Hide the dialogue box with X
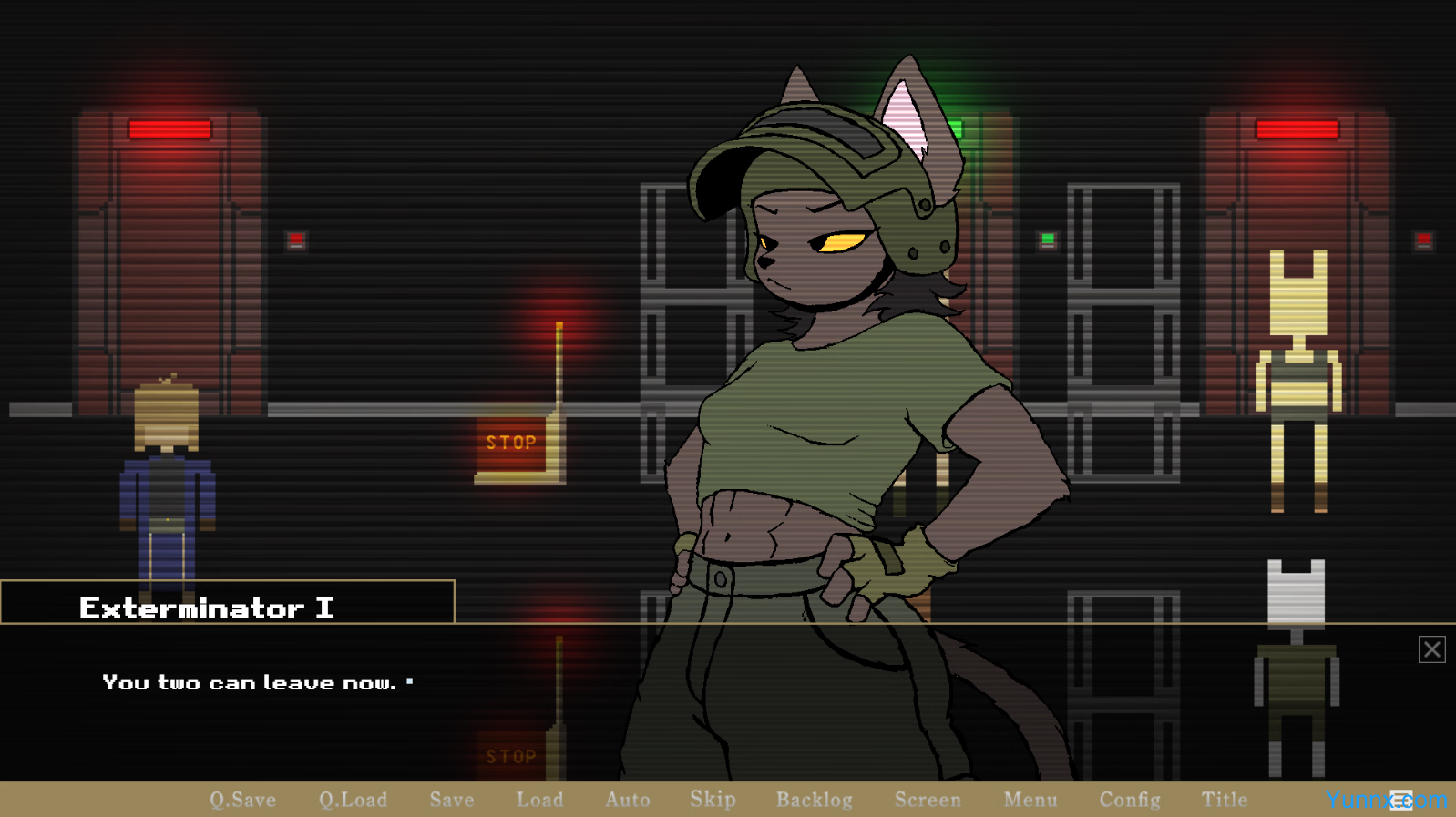Image resolution: width=1456 pixels, height=817 pixels. (x=1431, y=649)
